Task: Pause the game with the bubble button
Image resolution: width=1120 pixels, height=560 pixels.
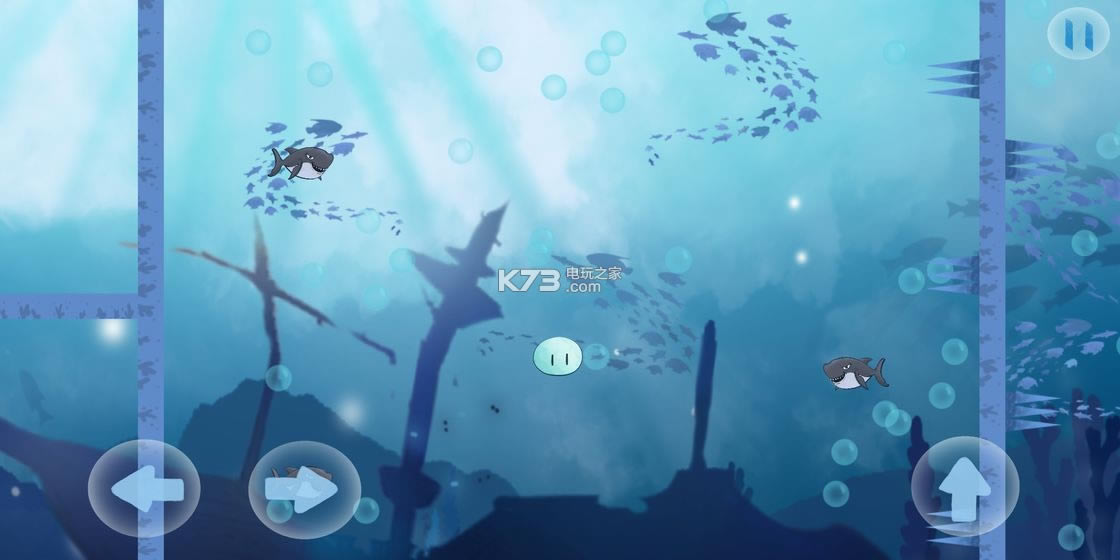Action: 1078,33
